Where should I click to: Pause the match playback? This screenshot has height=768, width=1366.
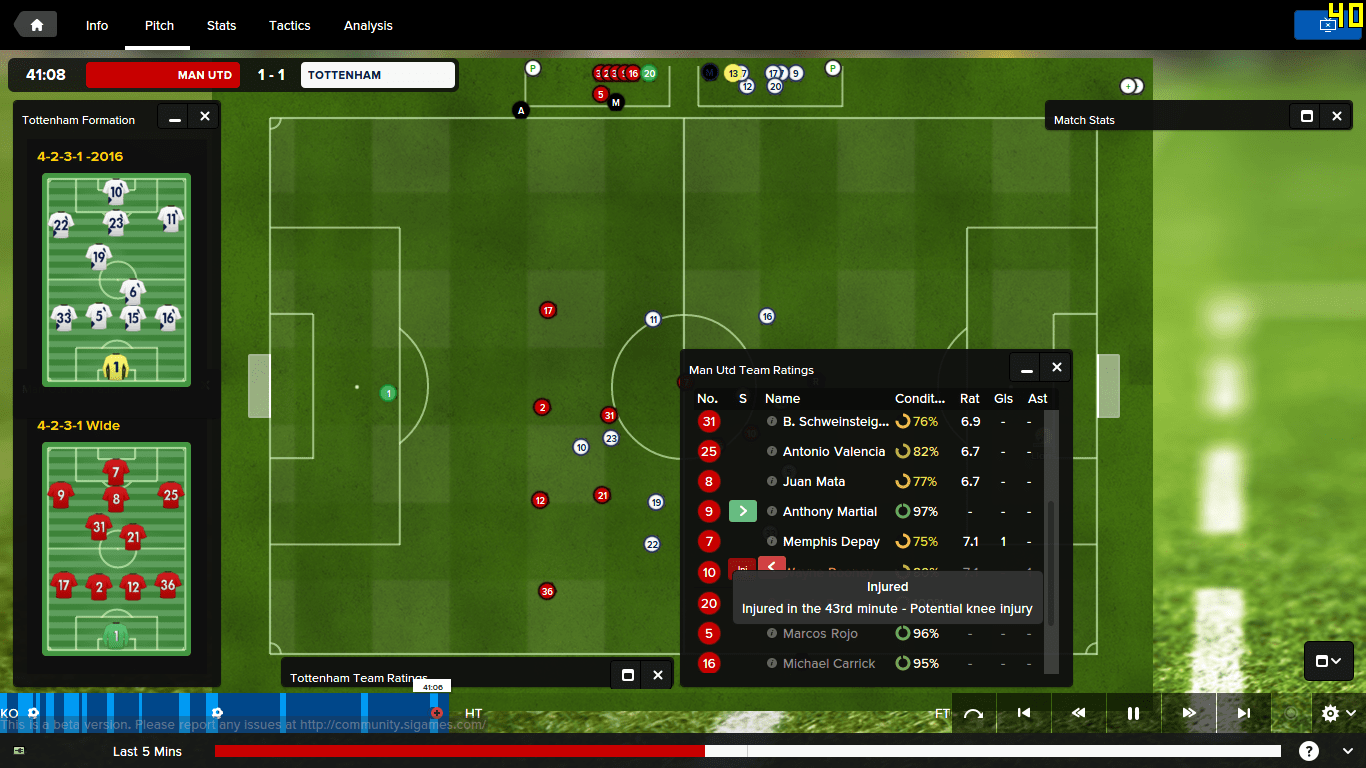click(x=1133, y=713)
